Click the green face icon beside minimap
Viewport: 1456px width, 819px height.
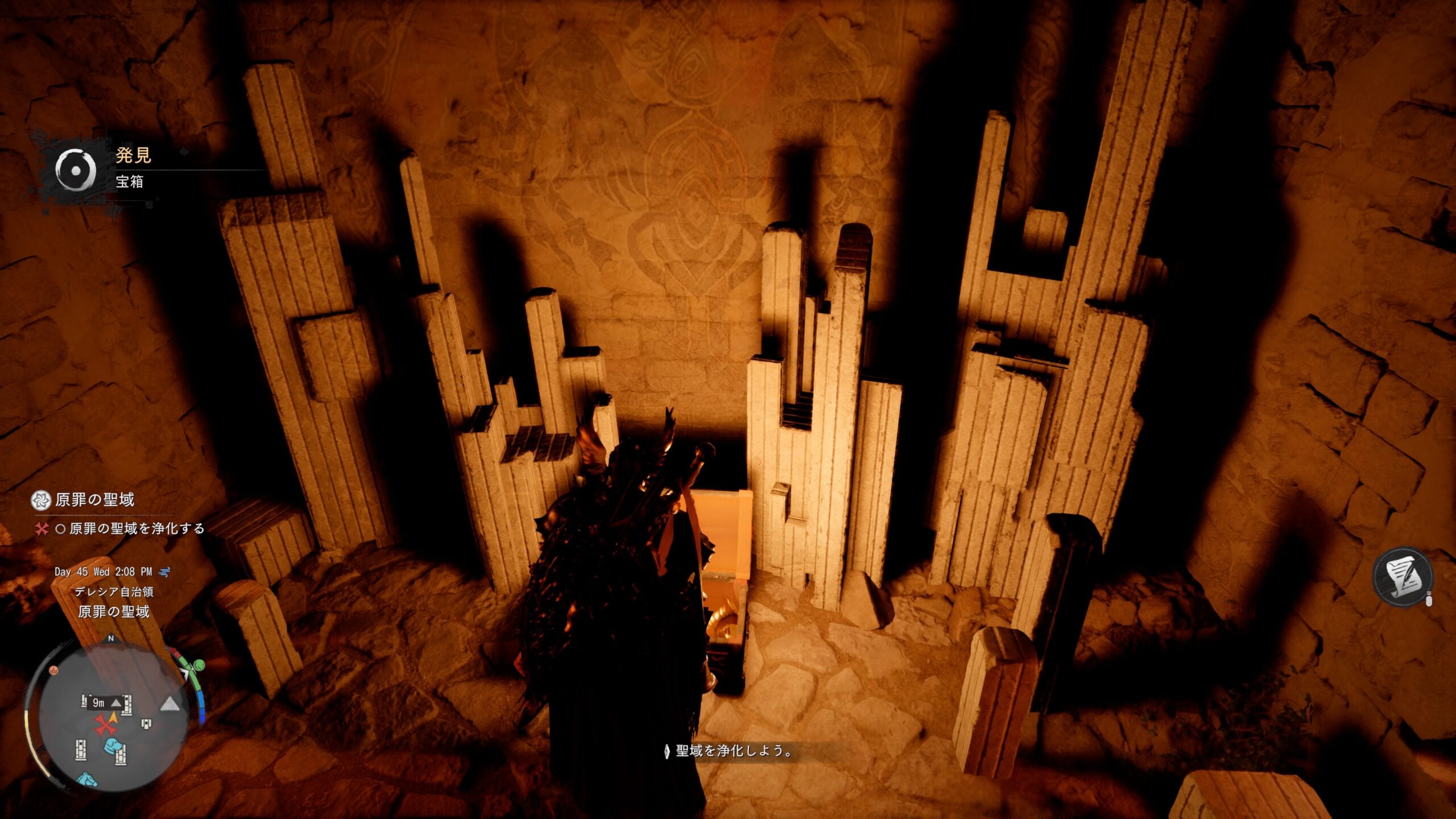[x=198, y=664]
